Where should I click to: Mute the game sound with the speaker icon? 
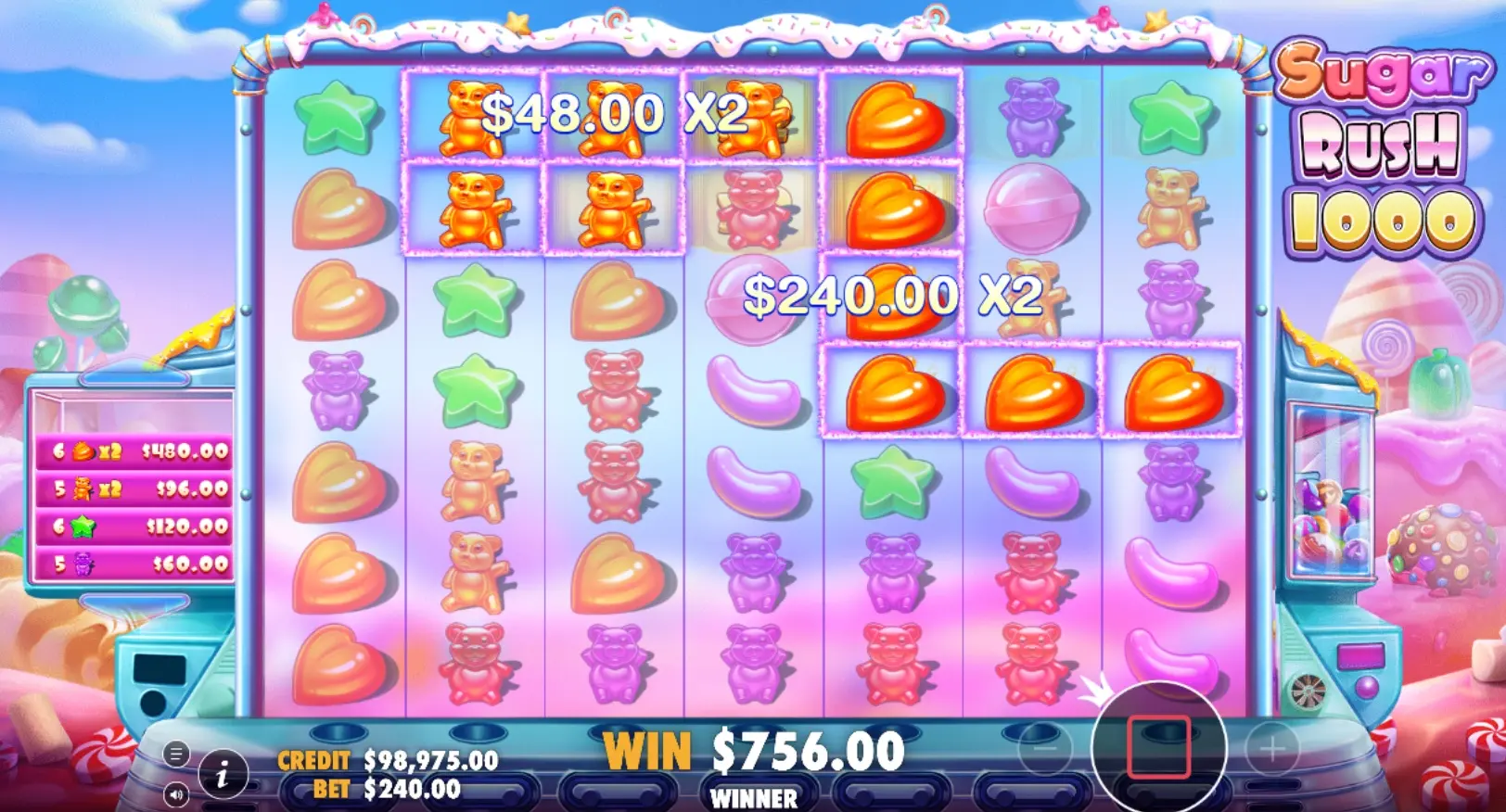coord(176,794)
